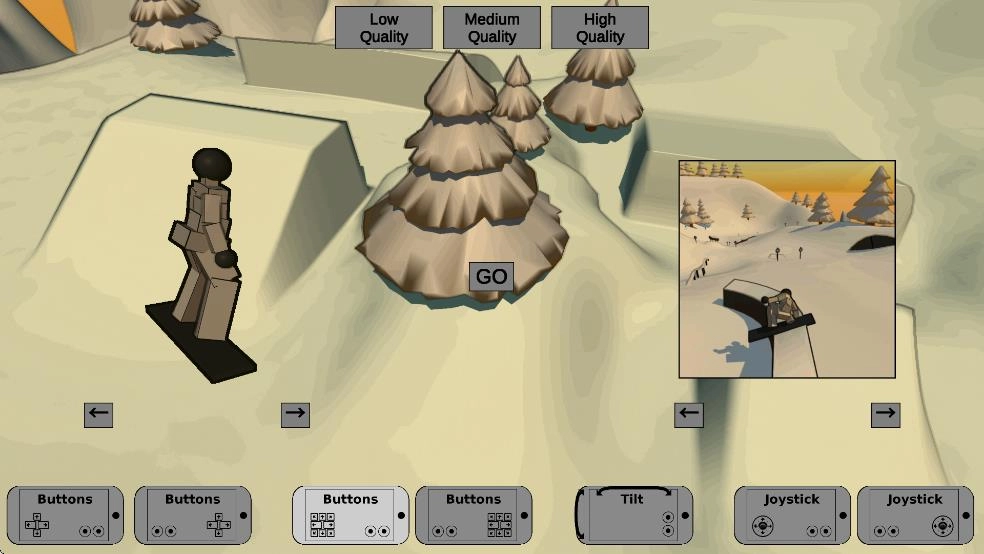
Task: Click the level preview thumbnail
Action: (787, 269)
